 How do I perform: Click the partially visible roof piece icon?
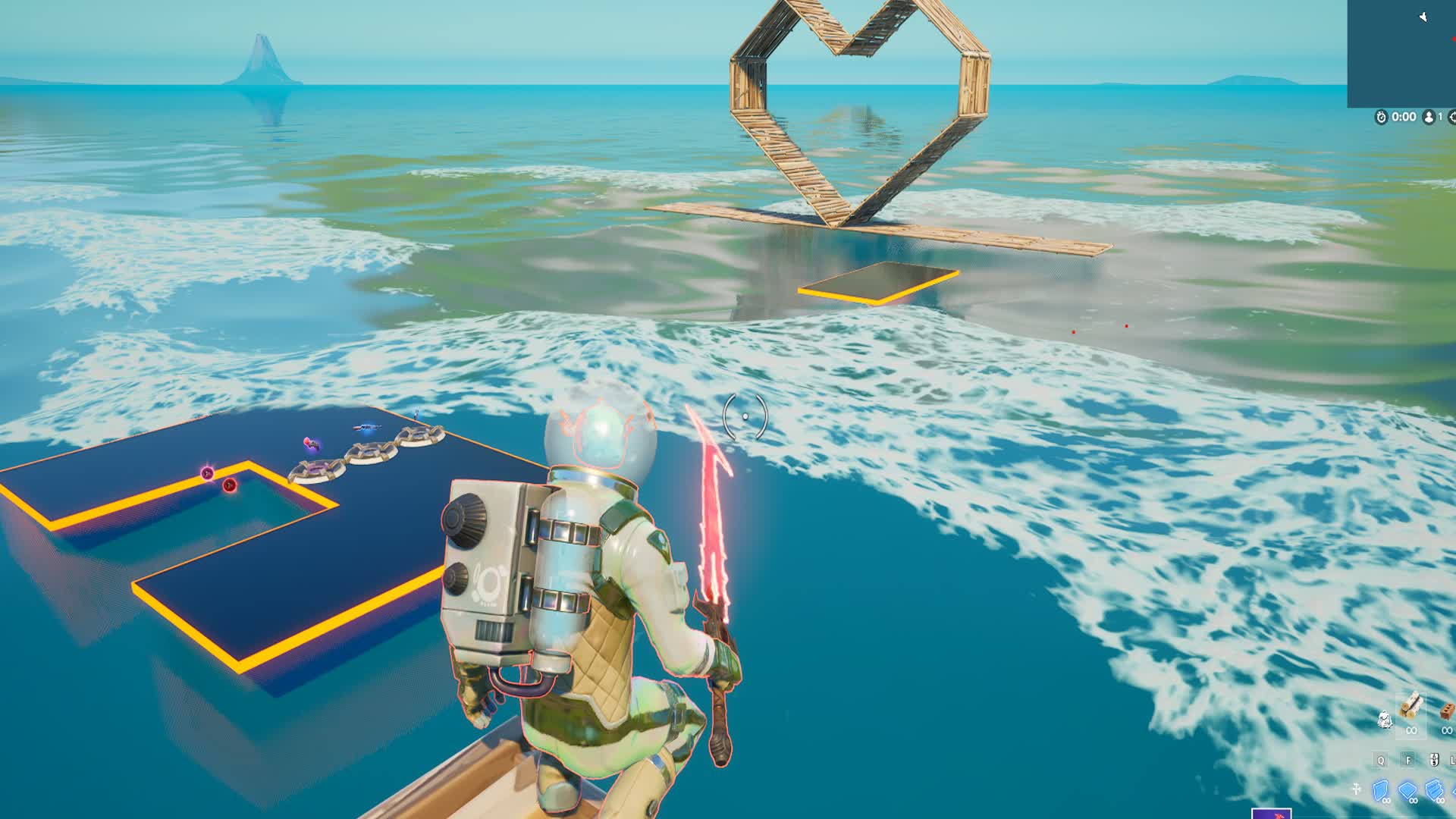click(1454, 790)
